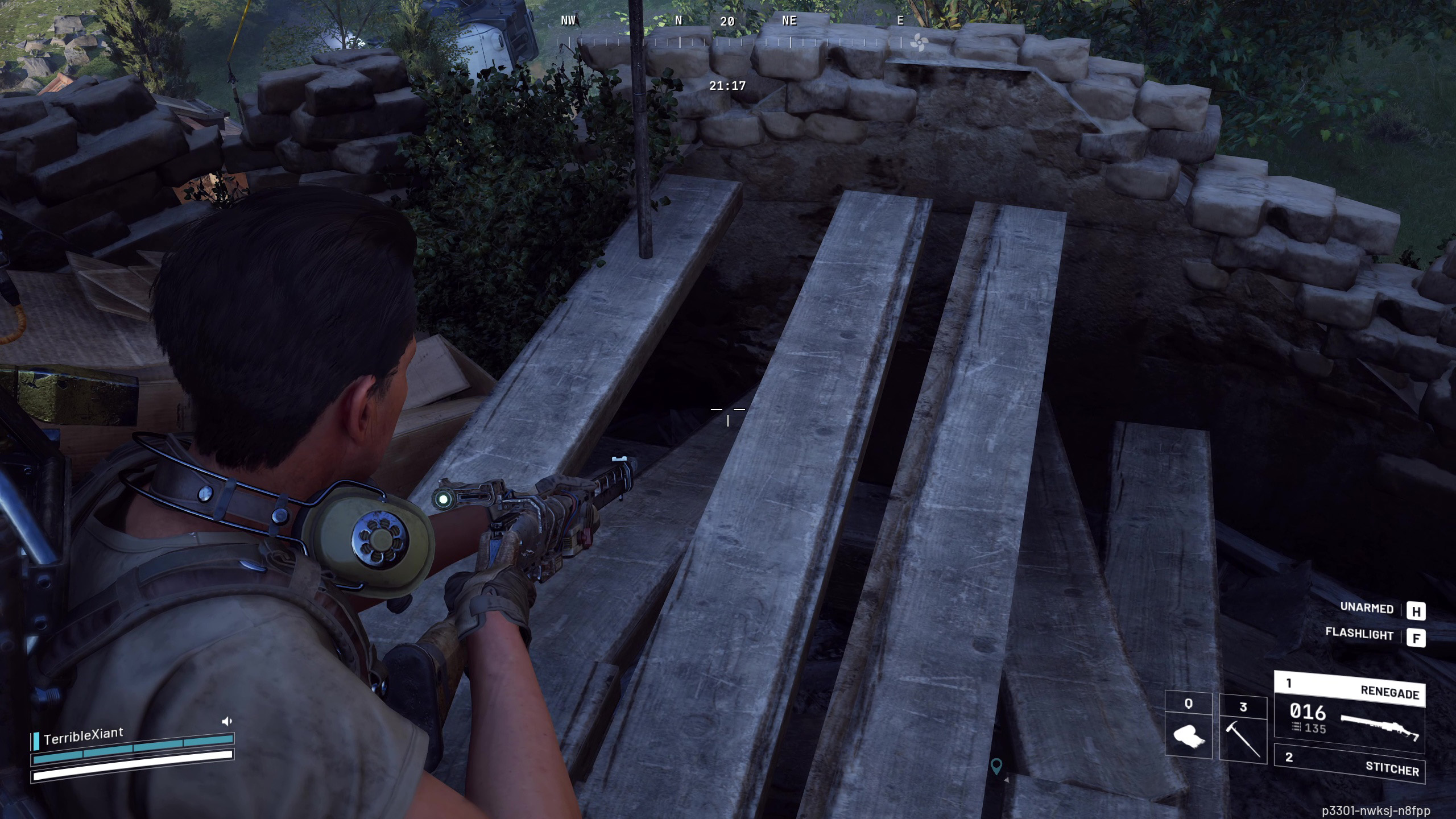Viewport: 1456px width, 819px height.
Task: Click the fan-shaped marker on the compass
Action: coord(919,42)
